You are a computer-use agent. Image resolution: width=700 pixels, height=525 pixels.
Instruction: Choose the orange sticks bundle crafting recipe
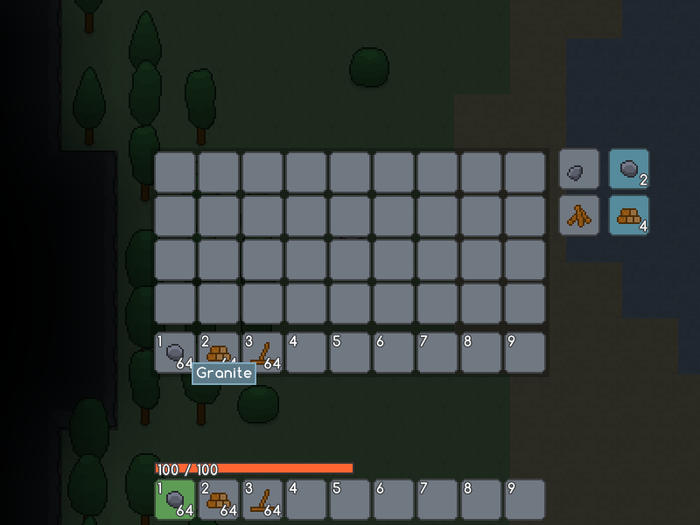point(579,215)
